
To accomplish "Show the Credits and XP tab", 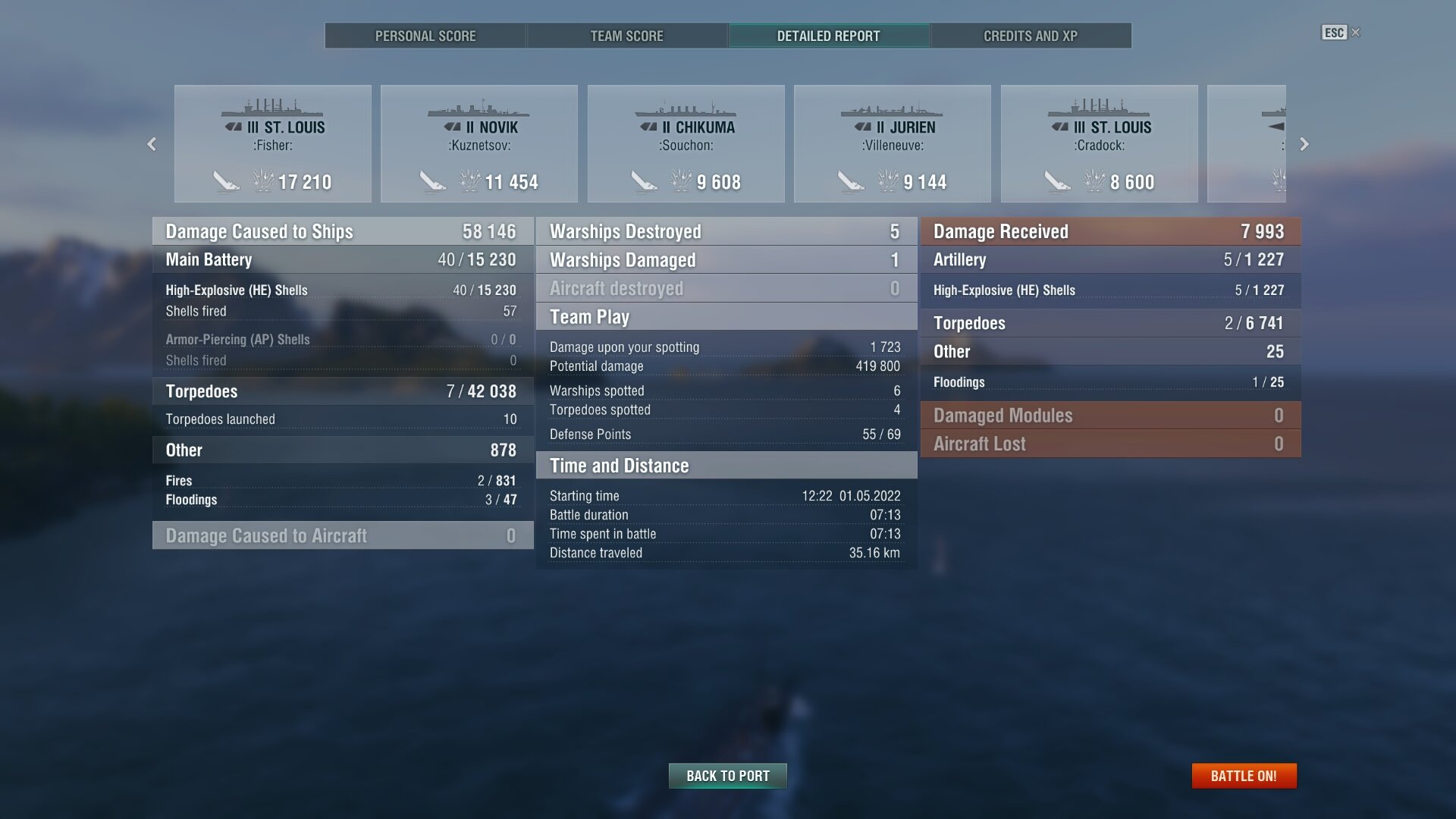I will (x=1030, y=36).
